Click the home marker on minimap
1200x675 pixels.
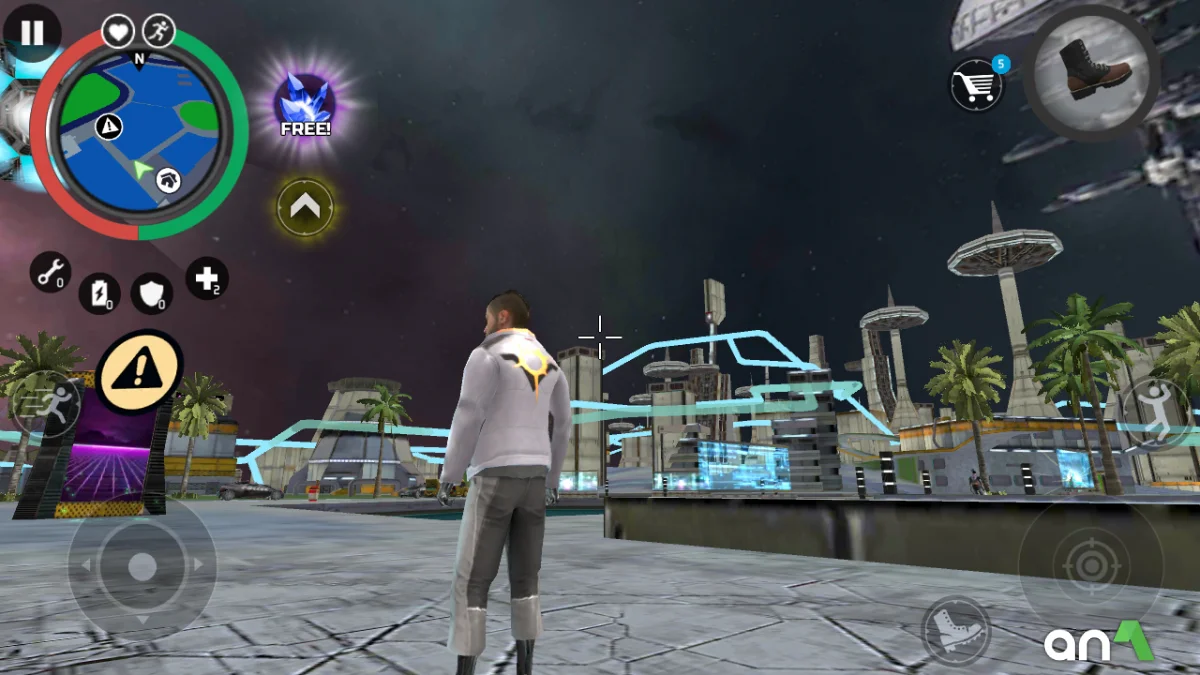169,180
